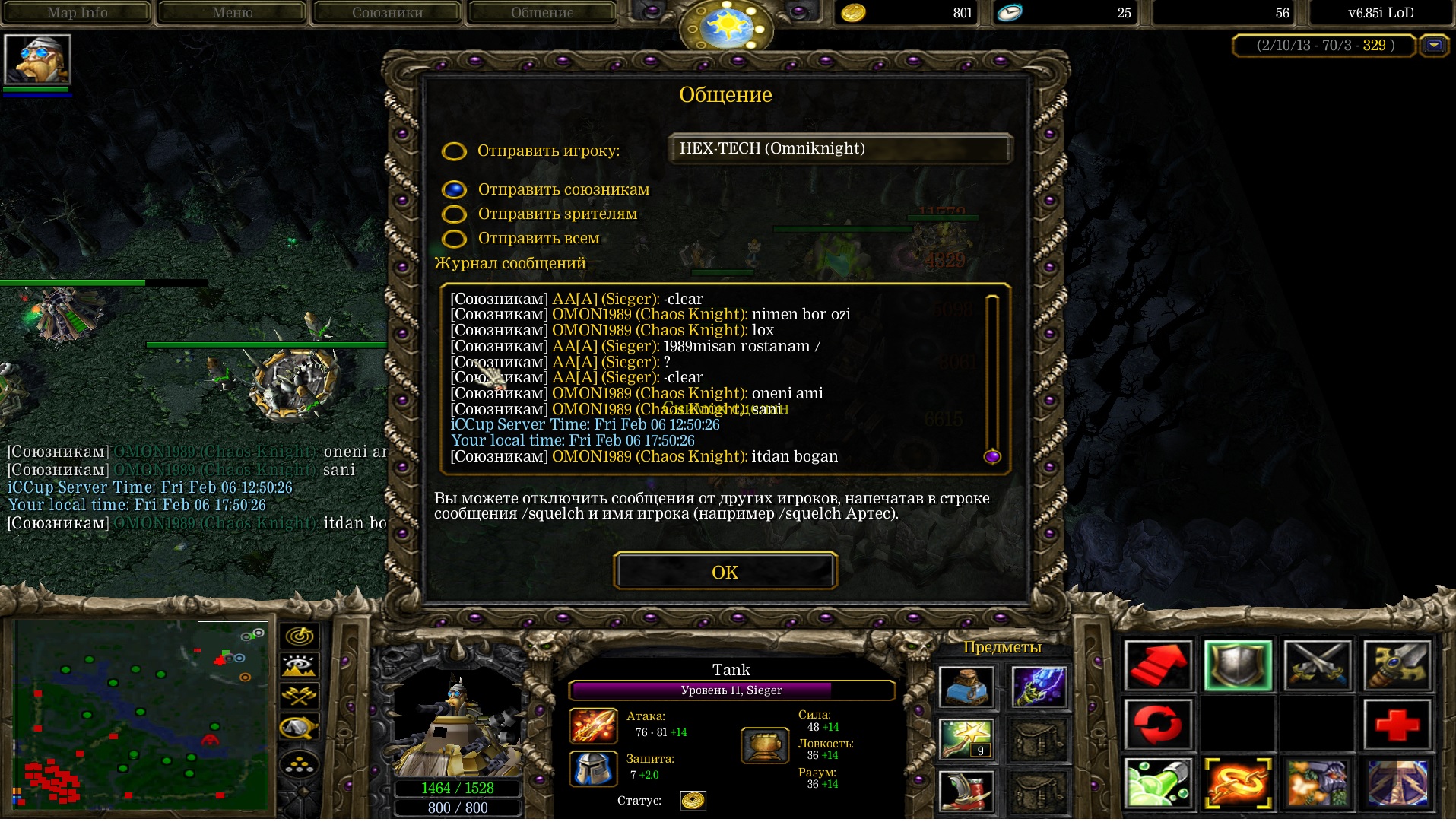Activate the minimap signal ping button
The image size is (1456, 822).
pos(300,636)
